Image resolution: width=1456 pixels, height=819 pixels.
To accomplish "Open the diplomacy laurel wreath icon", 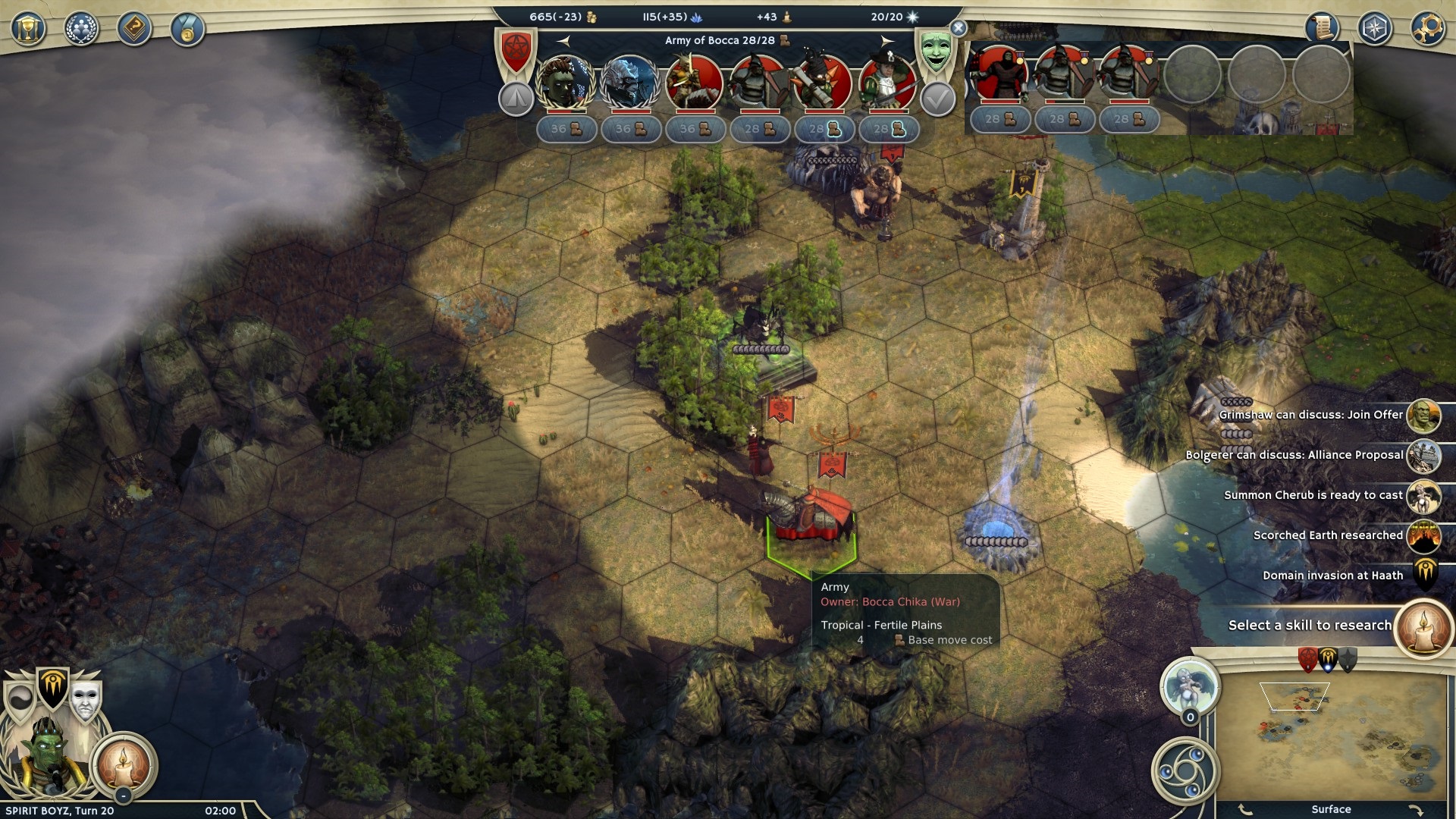I will point(81,29).
